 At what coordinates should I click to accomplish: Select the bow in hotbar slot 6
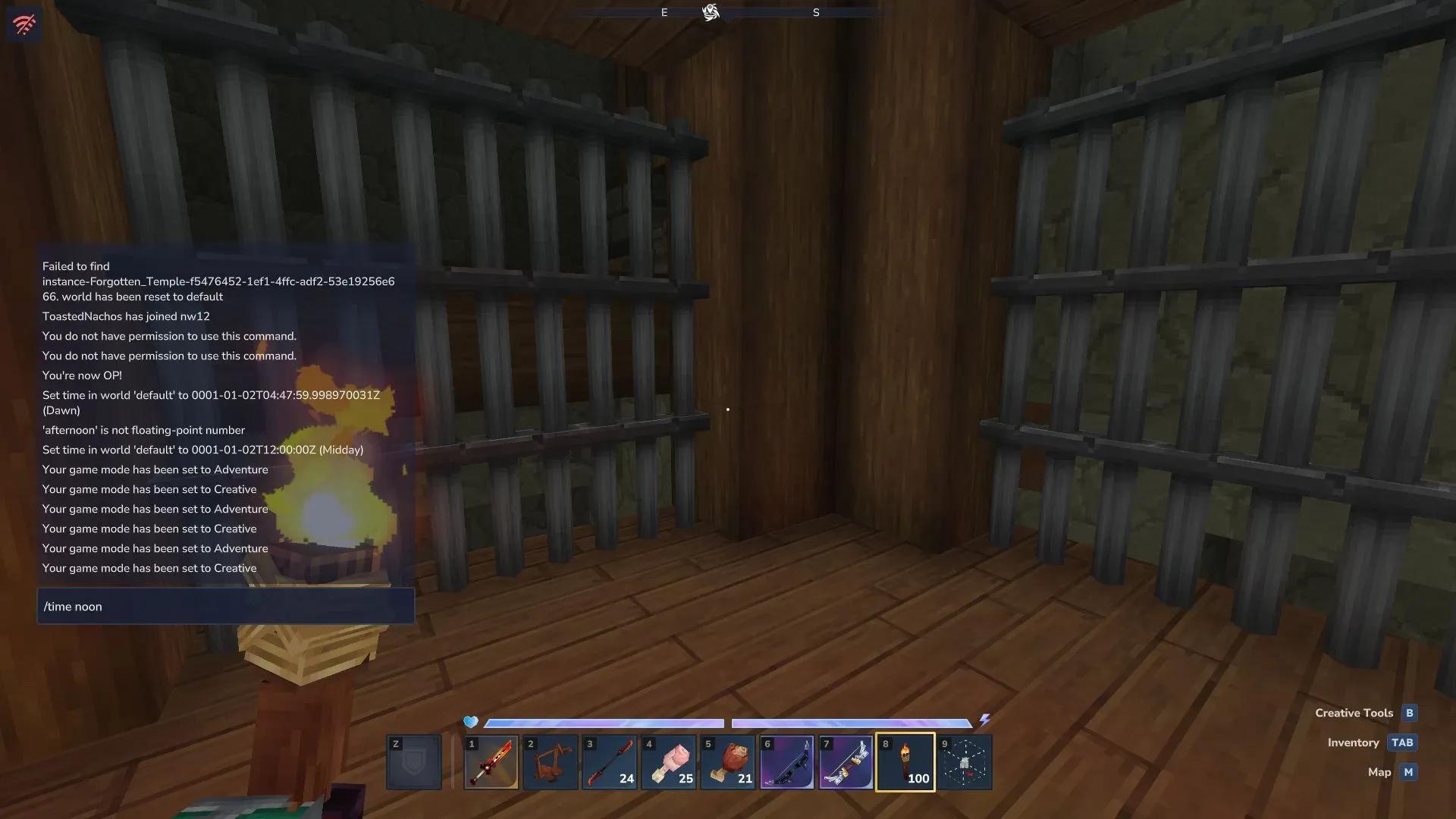pyautogui.click(x=787, y=761)
